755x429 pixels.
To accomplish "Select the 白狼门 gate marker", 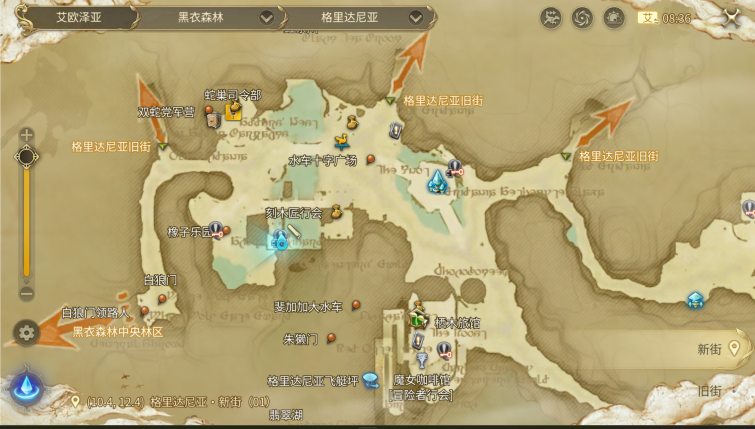I will pos(161,297).
